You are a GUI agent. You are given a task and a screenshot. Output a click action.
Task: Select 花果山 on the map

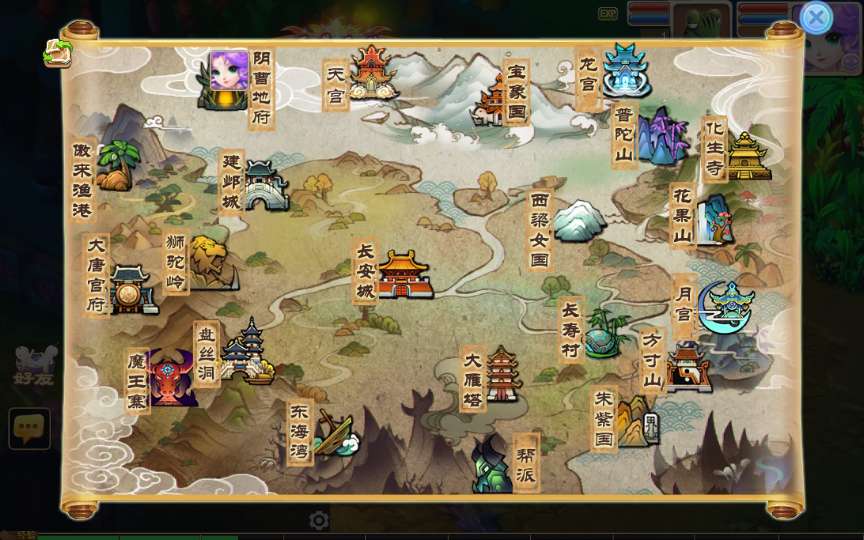pos(713,218)
